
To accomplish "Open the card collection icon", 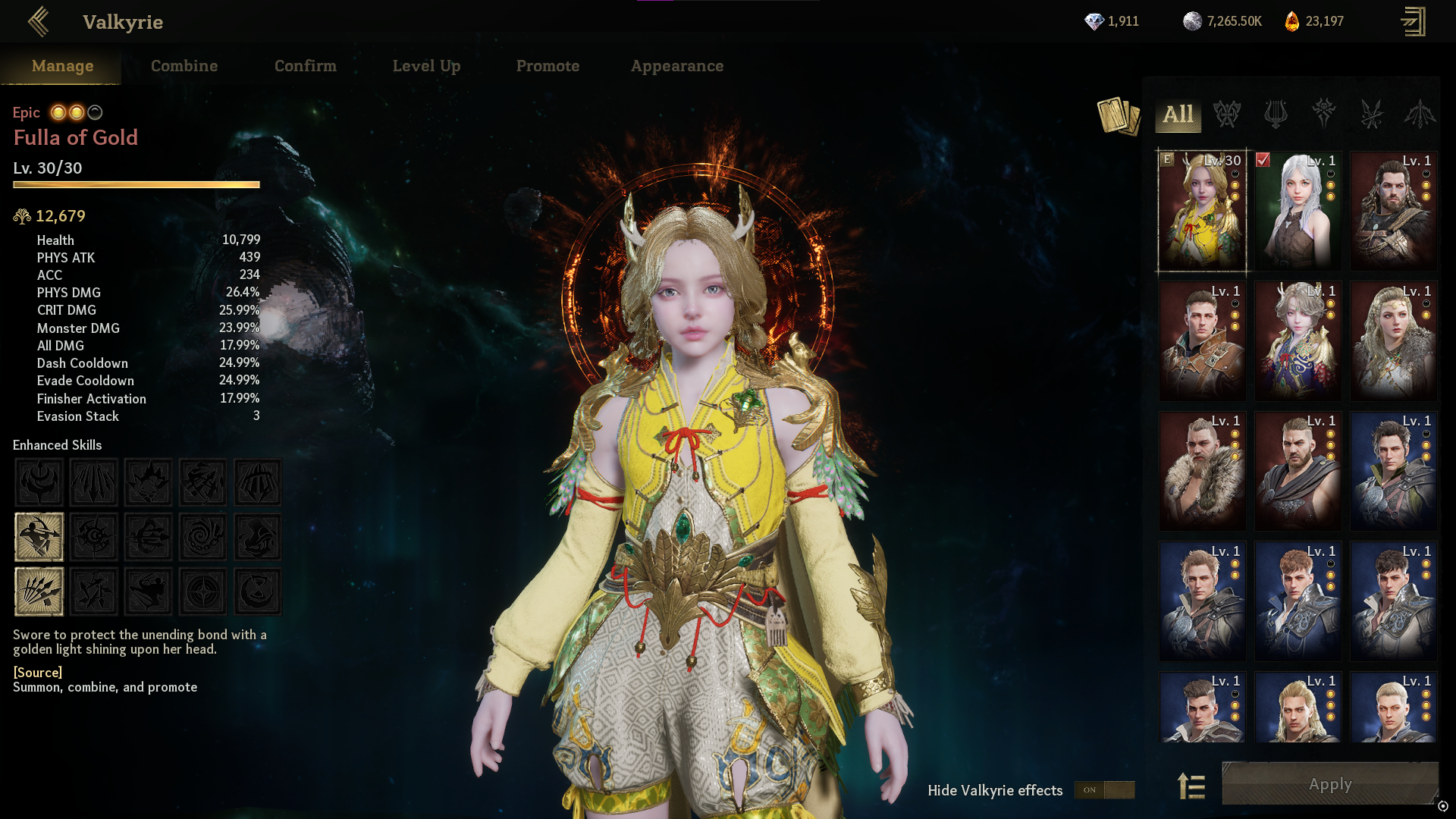I will pos(1119,116).
